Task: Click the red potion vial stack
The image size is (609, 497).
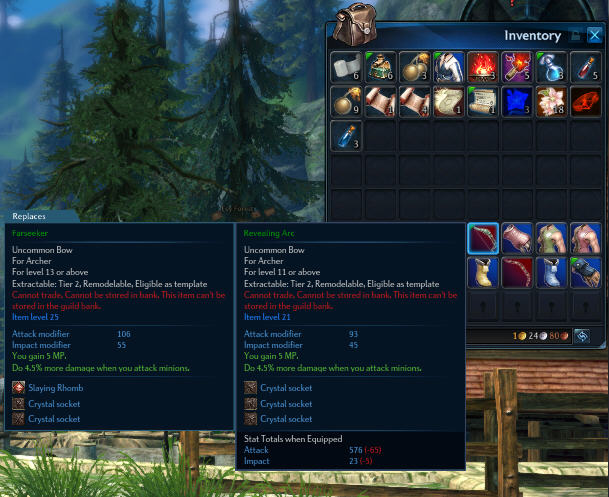Action: 585,68
